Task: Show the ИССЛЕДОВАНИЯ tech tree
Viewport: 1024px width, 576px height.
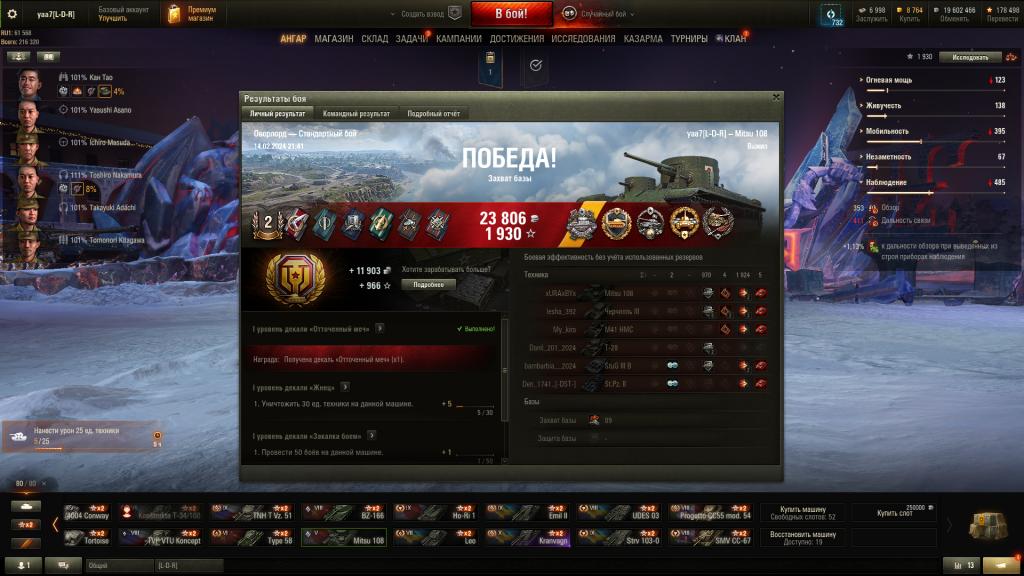Action: click(583, 39)
